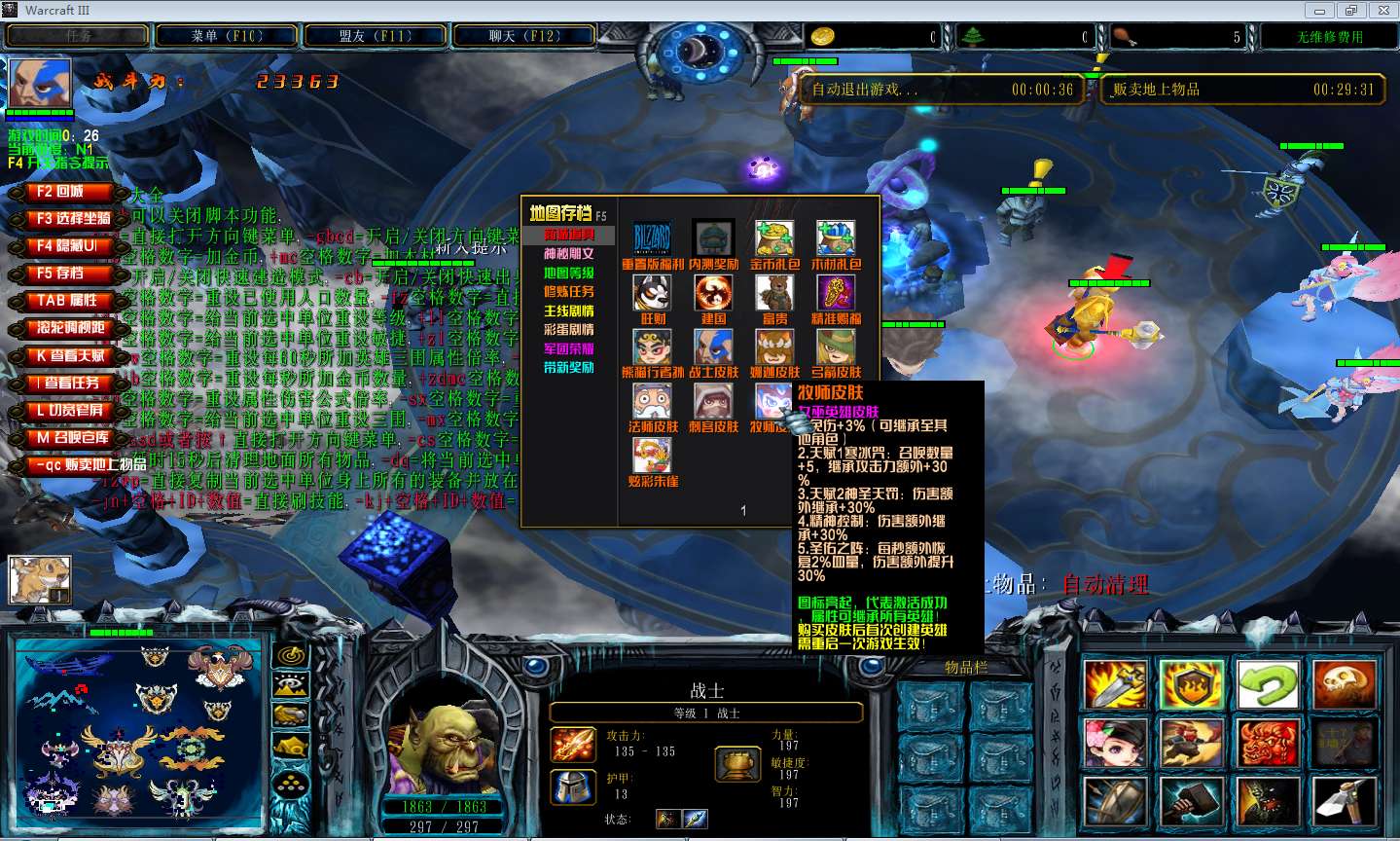
Task: Open the 主线剧情 main story category
Action: pyautogui.click(x=568, y=311)
